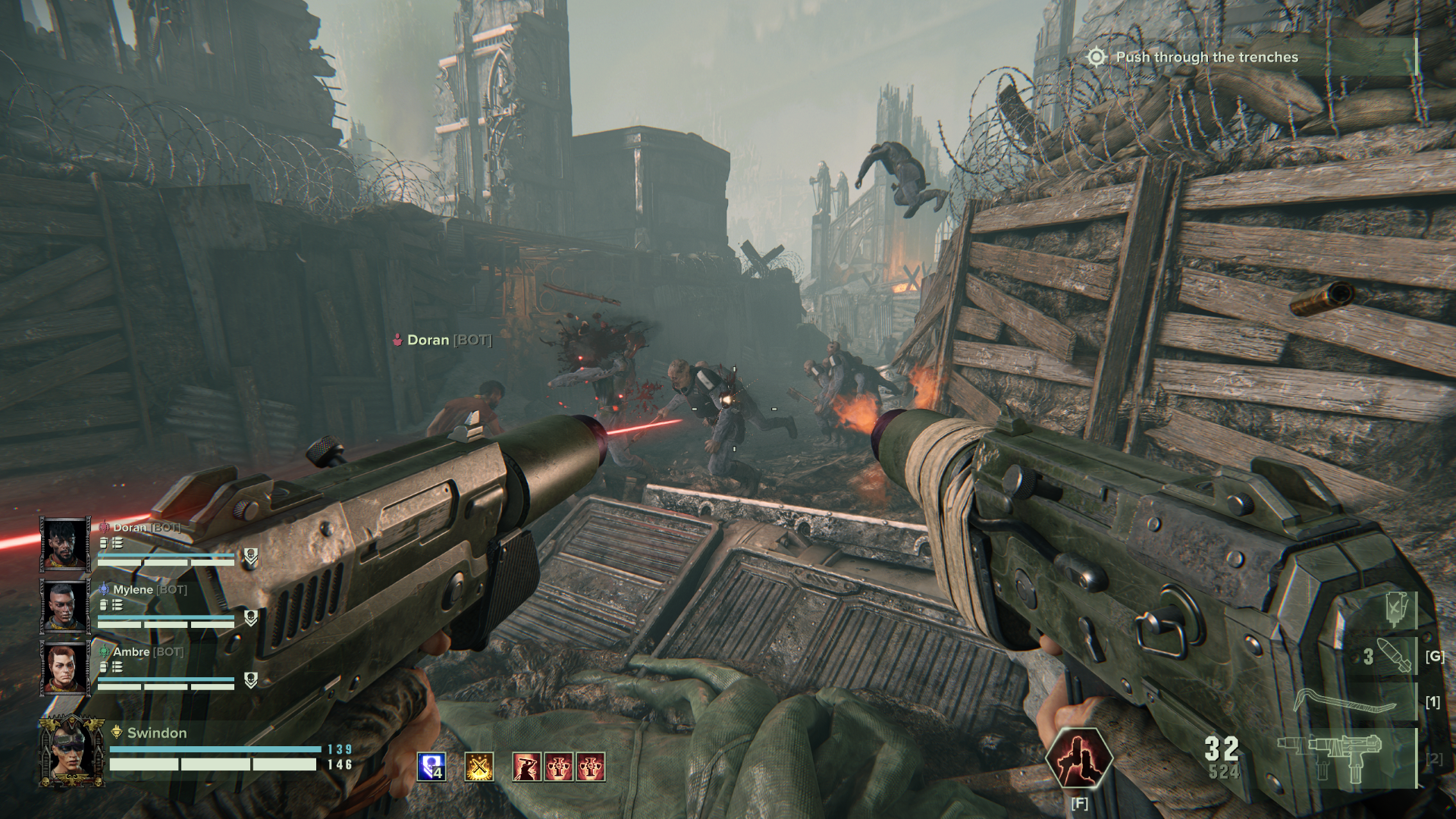Viewport: 1456px width, 819px height.
Task: Select Doran's teammate portrait
Action: [x=64, y=544]
